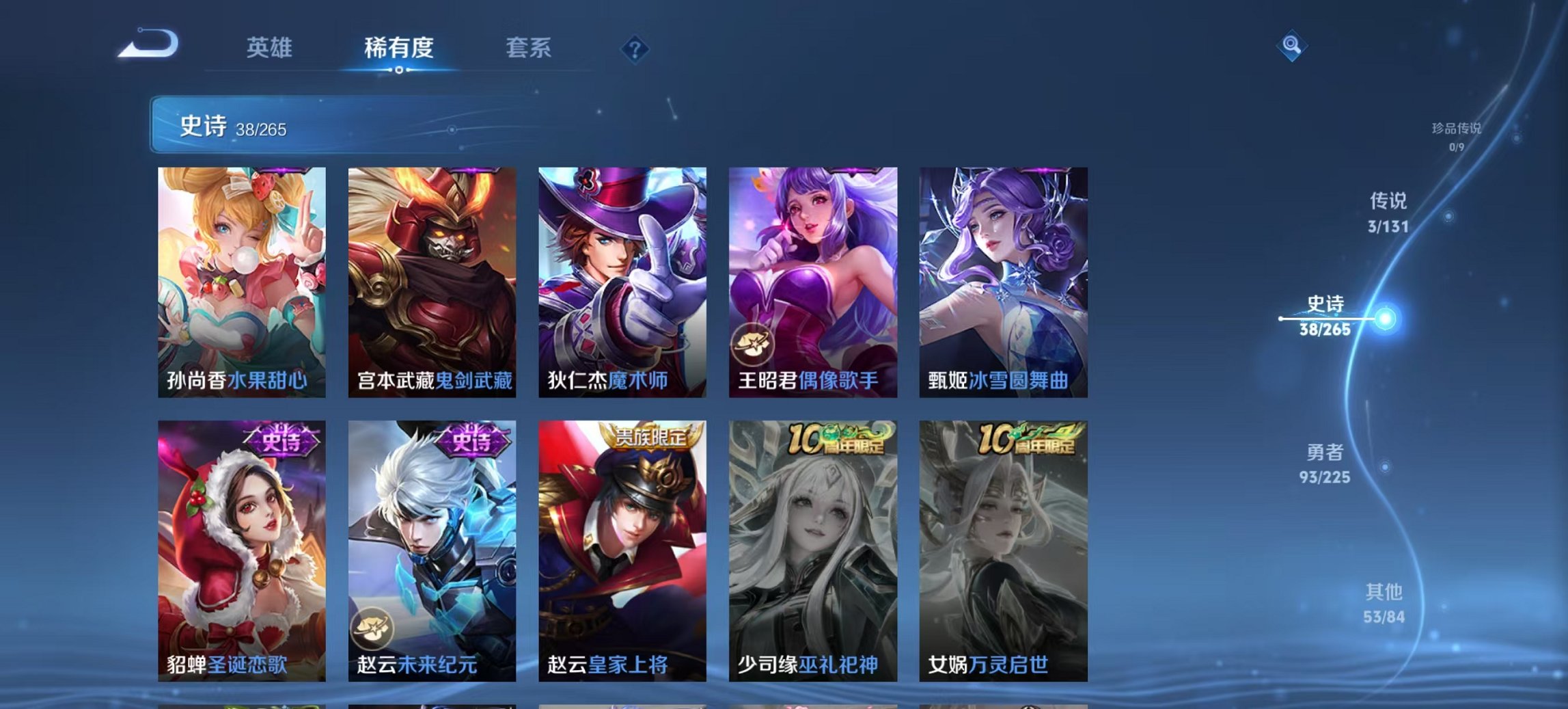Switch to the 套系 tab
Viewport: 1568px width, 709px height.
[529, 49]
